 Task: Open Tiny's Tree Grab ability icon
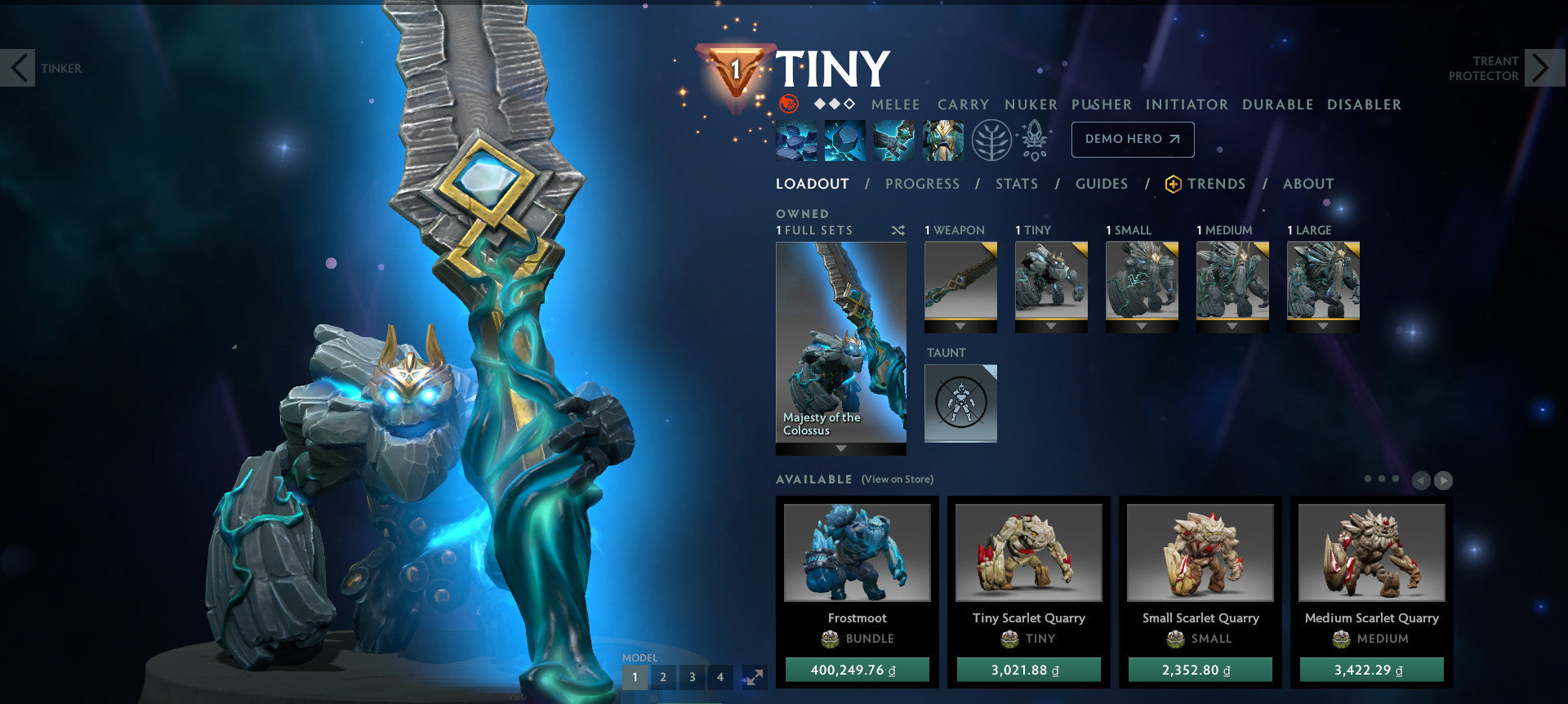pyautogui.click(x=895, y=139)
